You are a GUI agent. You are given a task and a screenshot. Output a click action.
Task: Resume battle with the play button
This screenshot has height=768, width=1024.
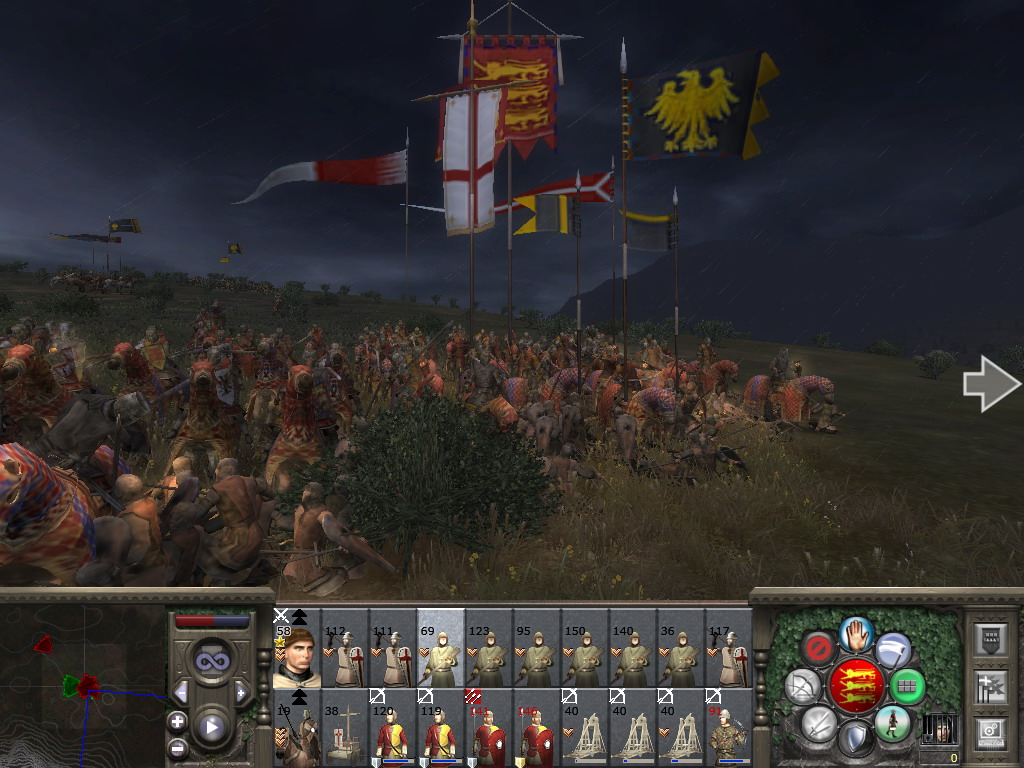pos(211,727)
